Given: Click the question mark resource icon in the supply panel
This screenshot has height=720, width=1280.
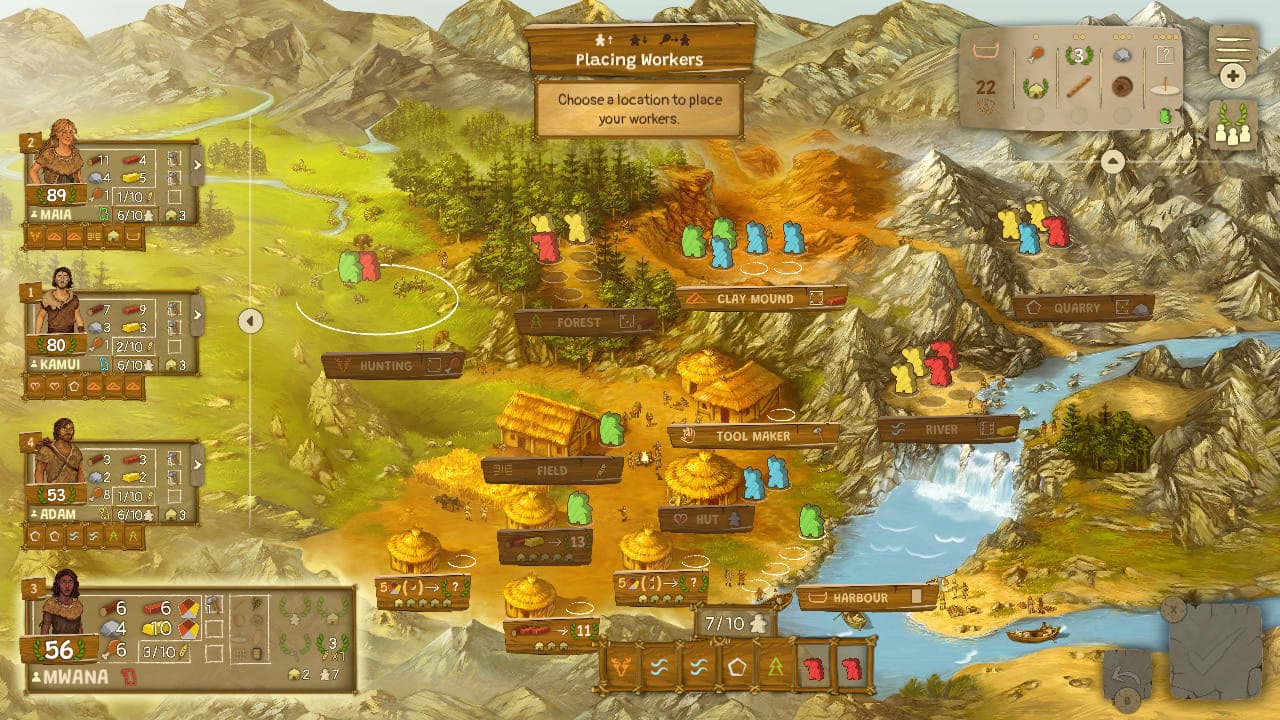Looking at the screenshot, I should tap(1165, 54).
